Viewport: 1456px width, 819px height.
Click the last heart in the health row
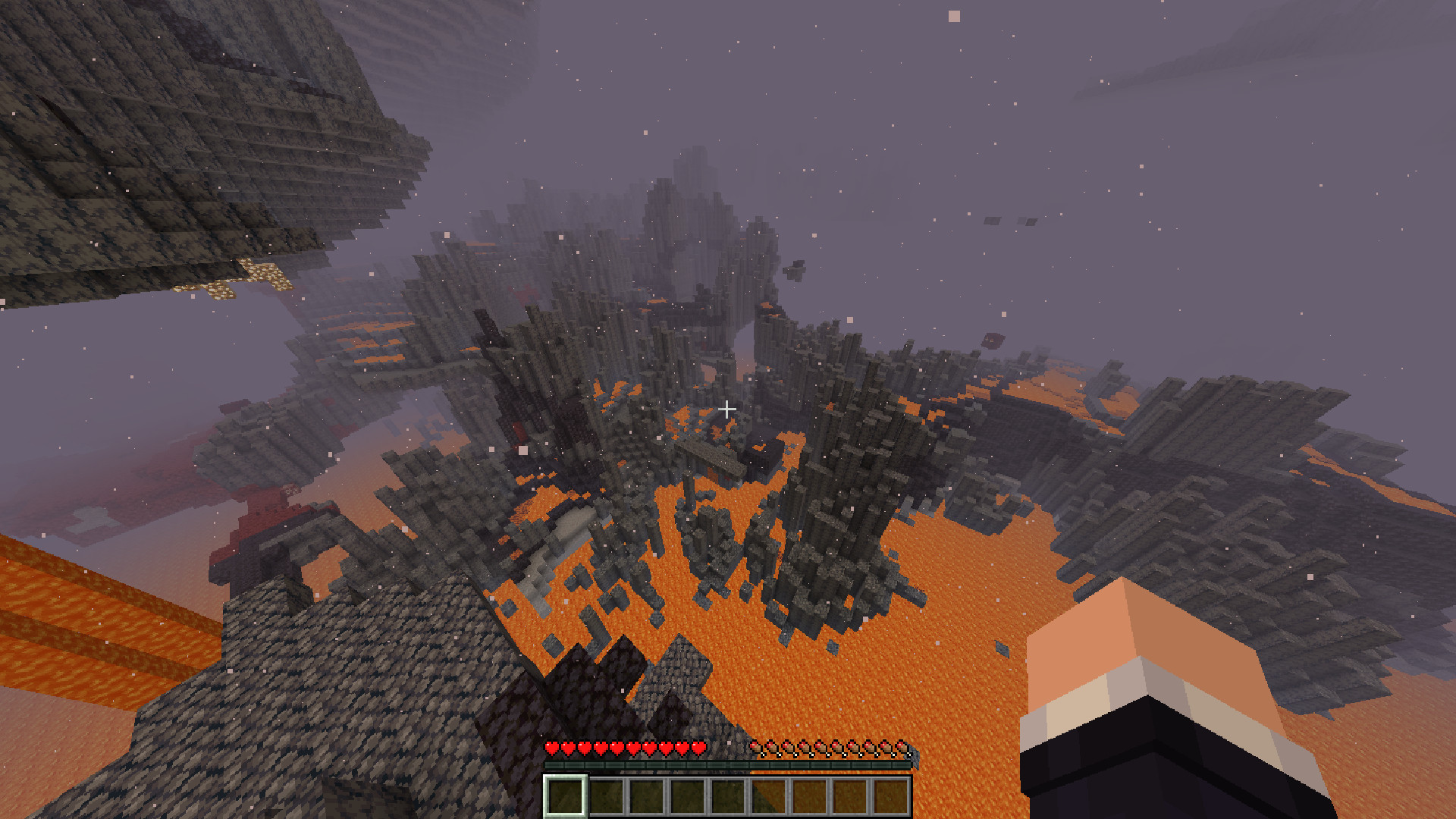[698, 748]
